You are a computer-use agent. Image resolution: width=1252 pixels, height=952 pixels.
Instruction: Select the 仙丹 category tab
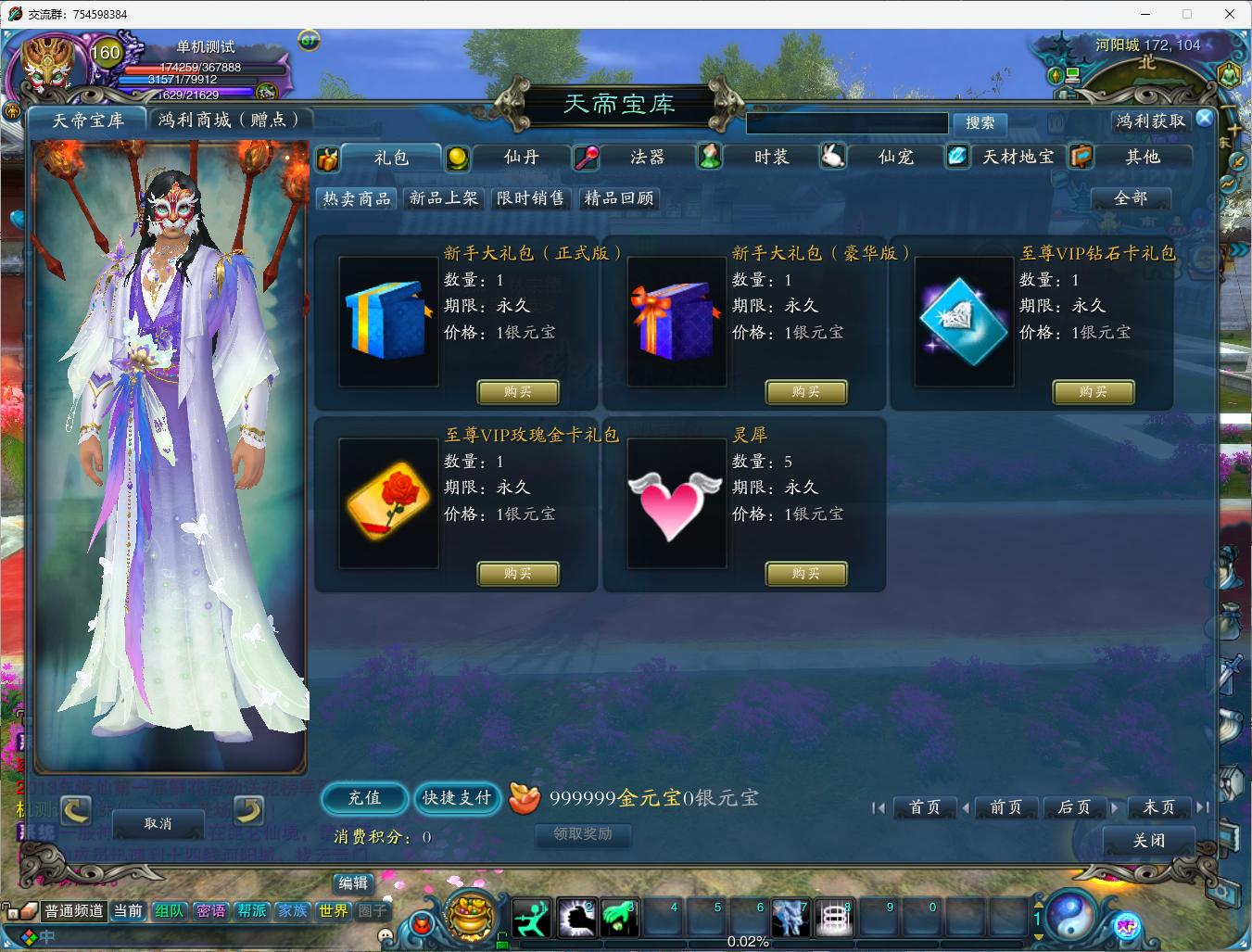521,158
